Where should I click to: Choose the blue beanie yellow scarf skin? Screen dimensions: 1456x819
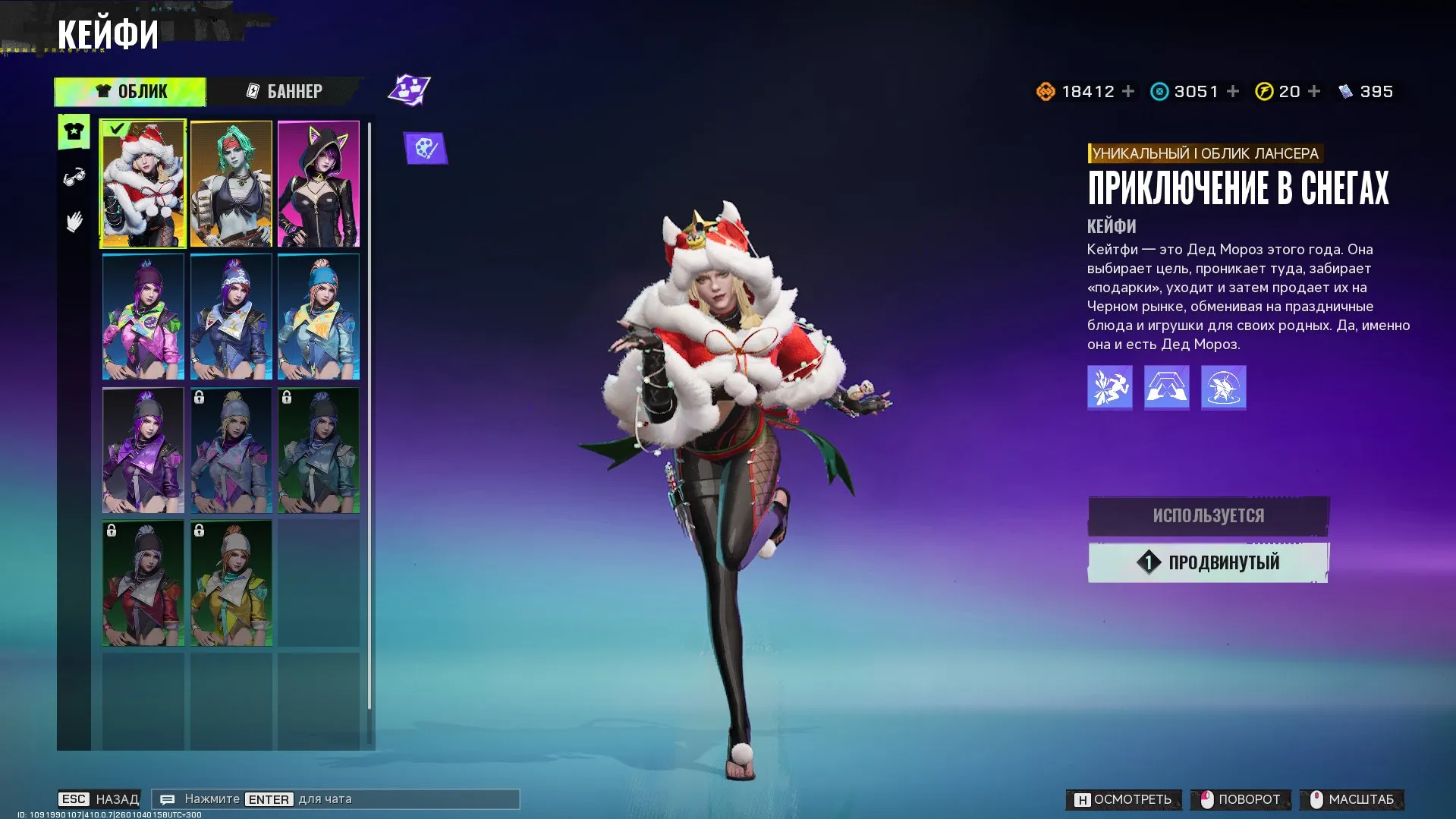click(319, 317)
